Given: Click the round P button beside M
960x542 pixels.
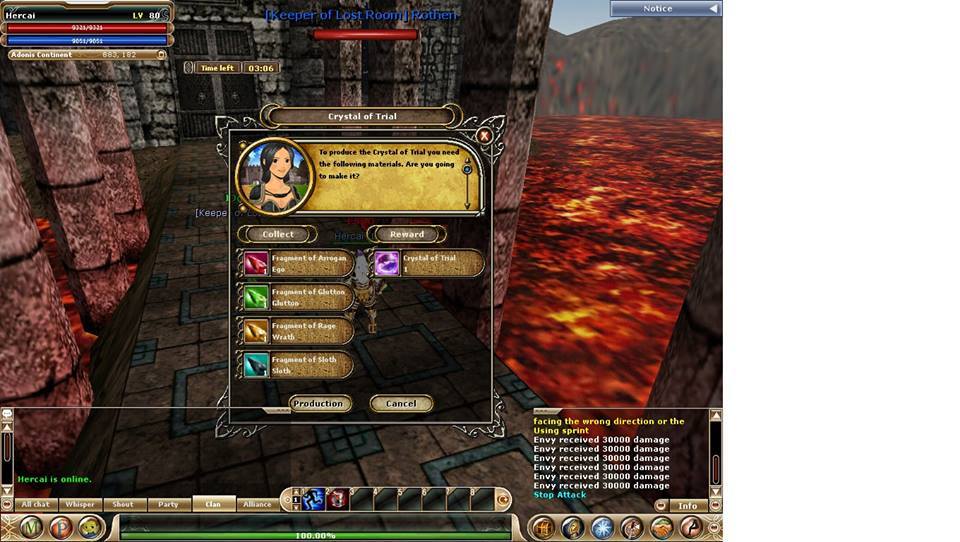Looking at the screenshot, I should tap(62, 527).
